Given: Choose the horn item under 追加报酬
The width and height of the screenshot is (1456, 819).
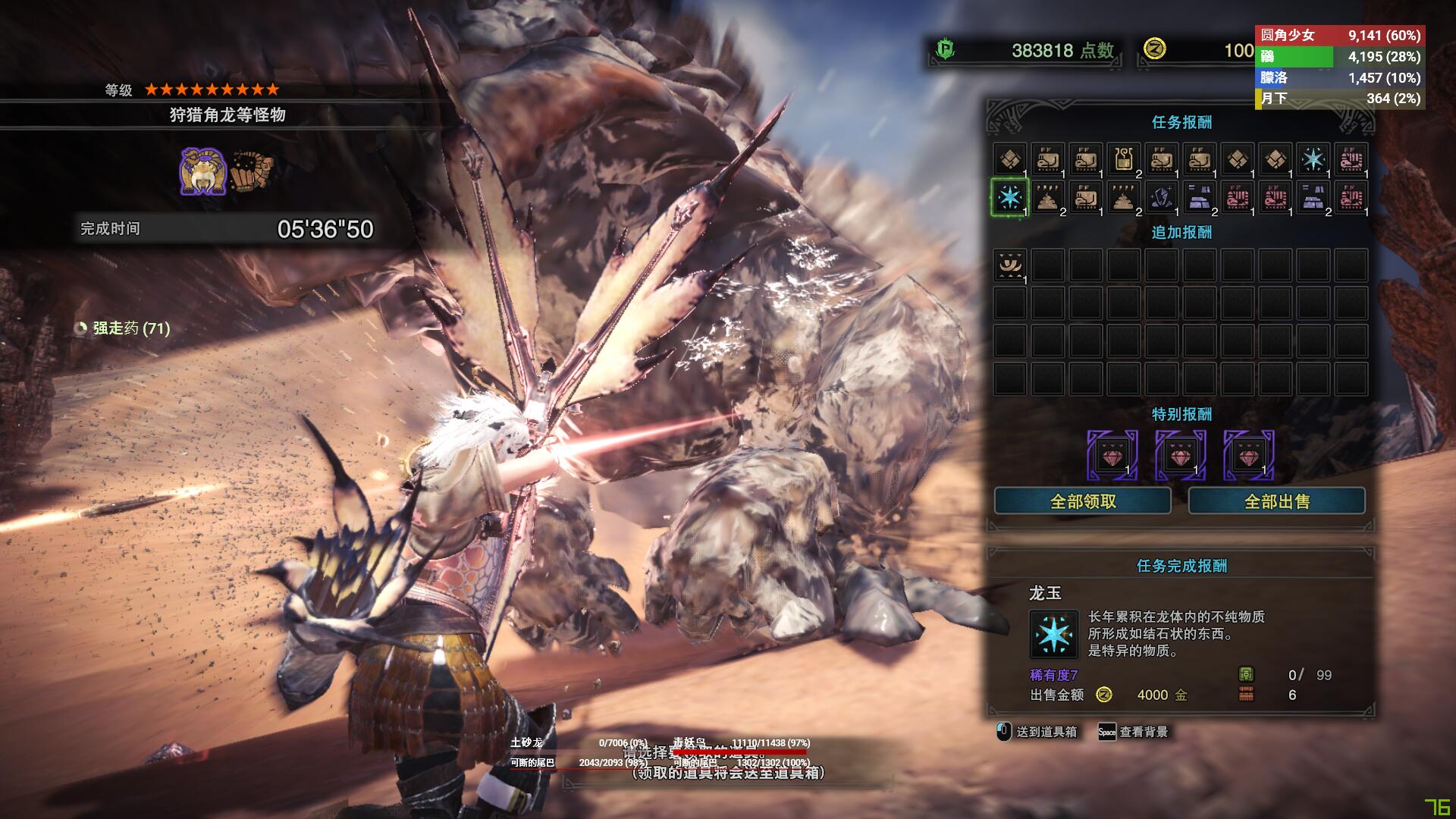Looking at the screenshot, I should pyautogui.click(x=1009, y=265).
